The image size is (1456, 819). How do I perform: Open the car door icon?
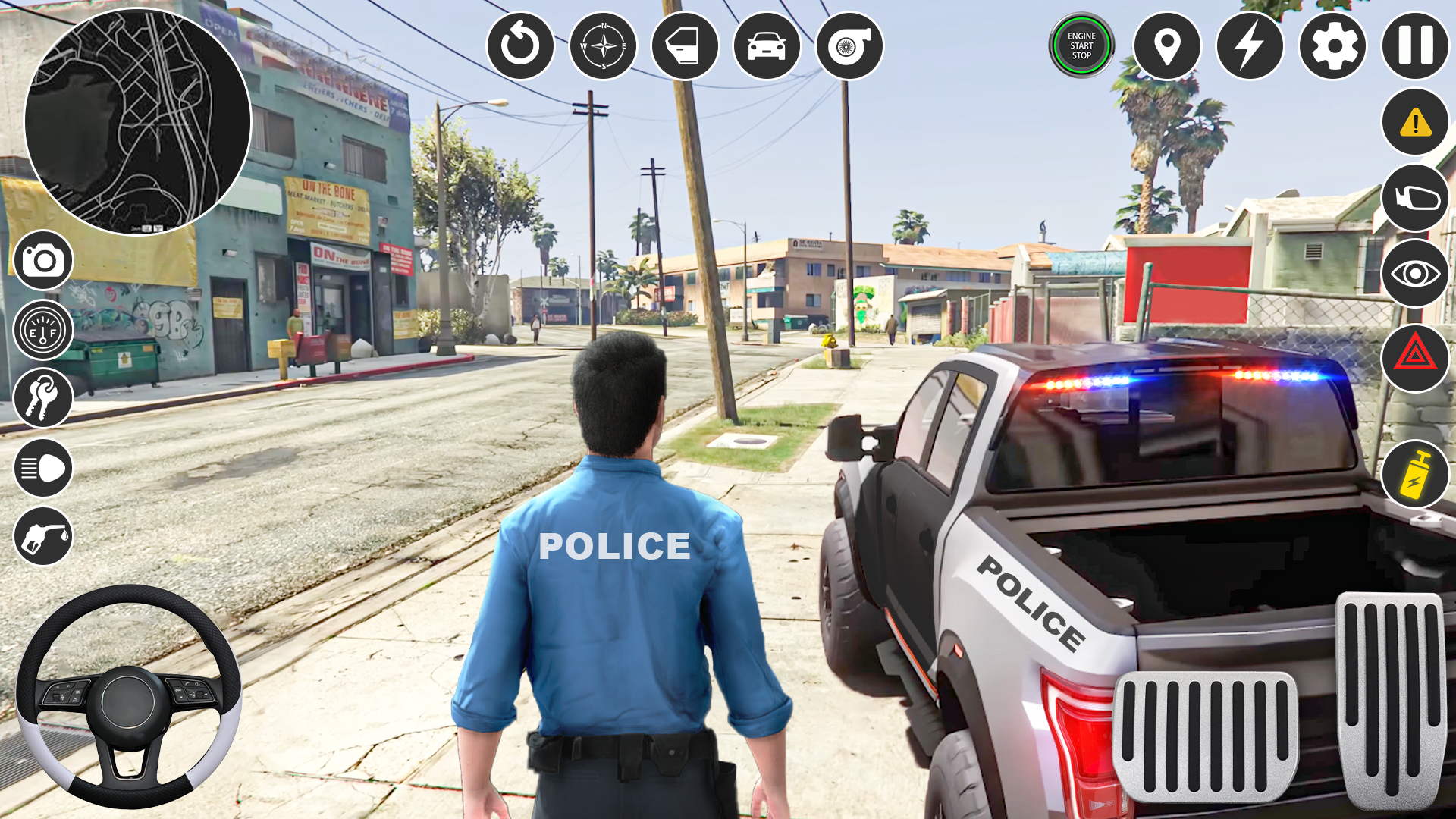click(683, 45)
